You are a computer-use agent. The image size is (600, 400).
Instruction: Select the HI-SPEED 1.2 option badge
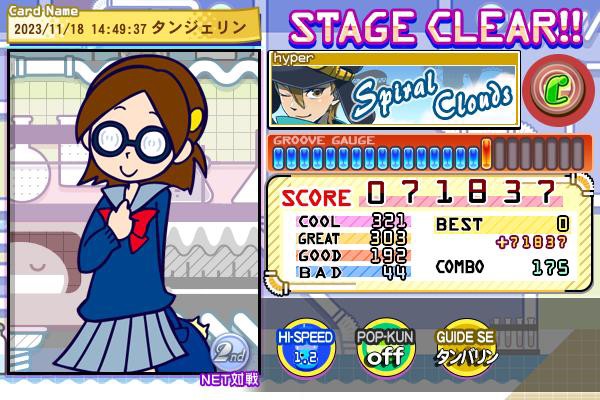[305, 348]
